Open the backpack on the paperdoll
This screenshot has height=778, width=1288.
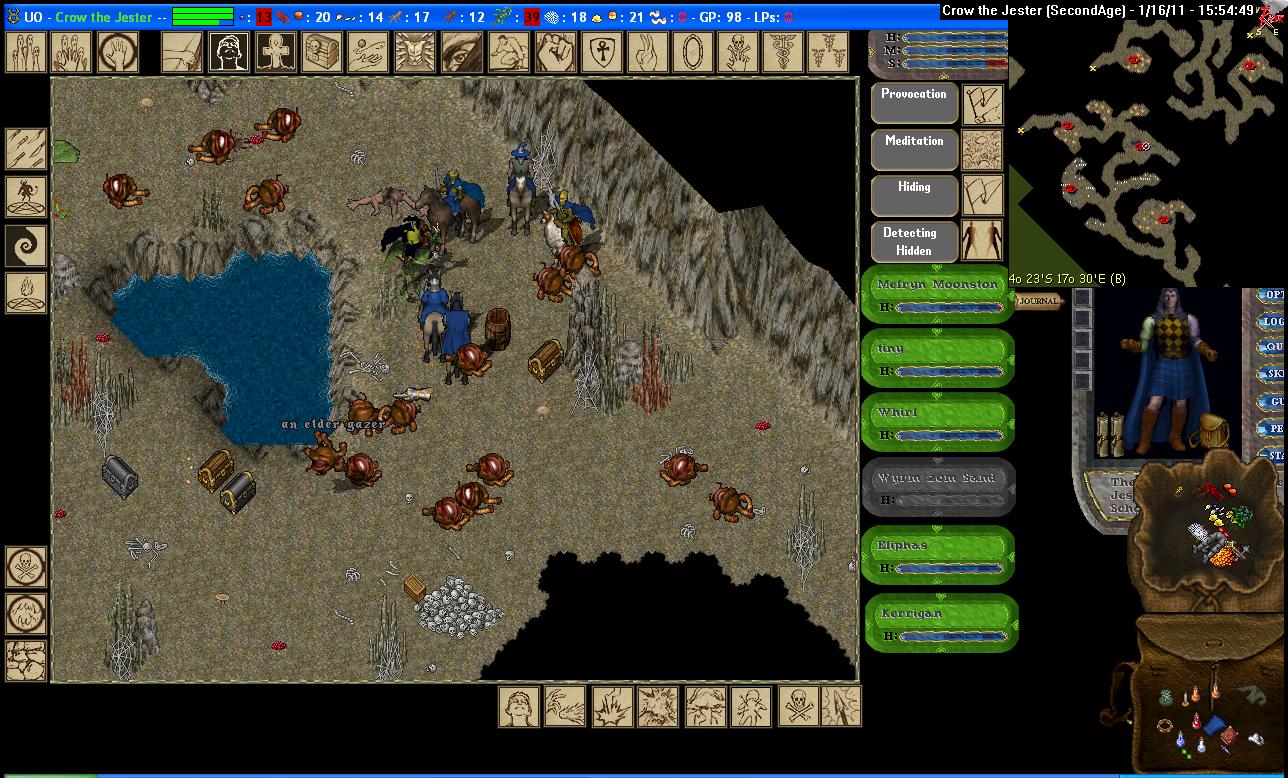pyautogui.click(x=1214, y=430)
